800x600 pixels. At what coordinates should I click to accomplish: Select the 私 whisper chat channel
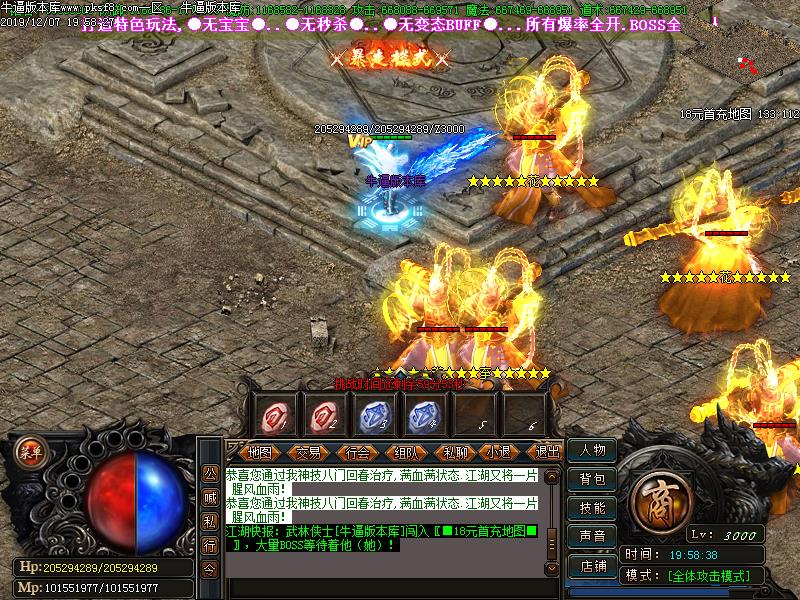coord(210,521)
